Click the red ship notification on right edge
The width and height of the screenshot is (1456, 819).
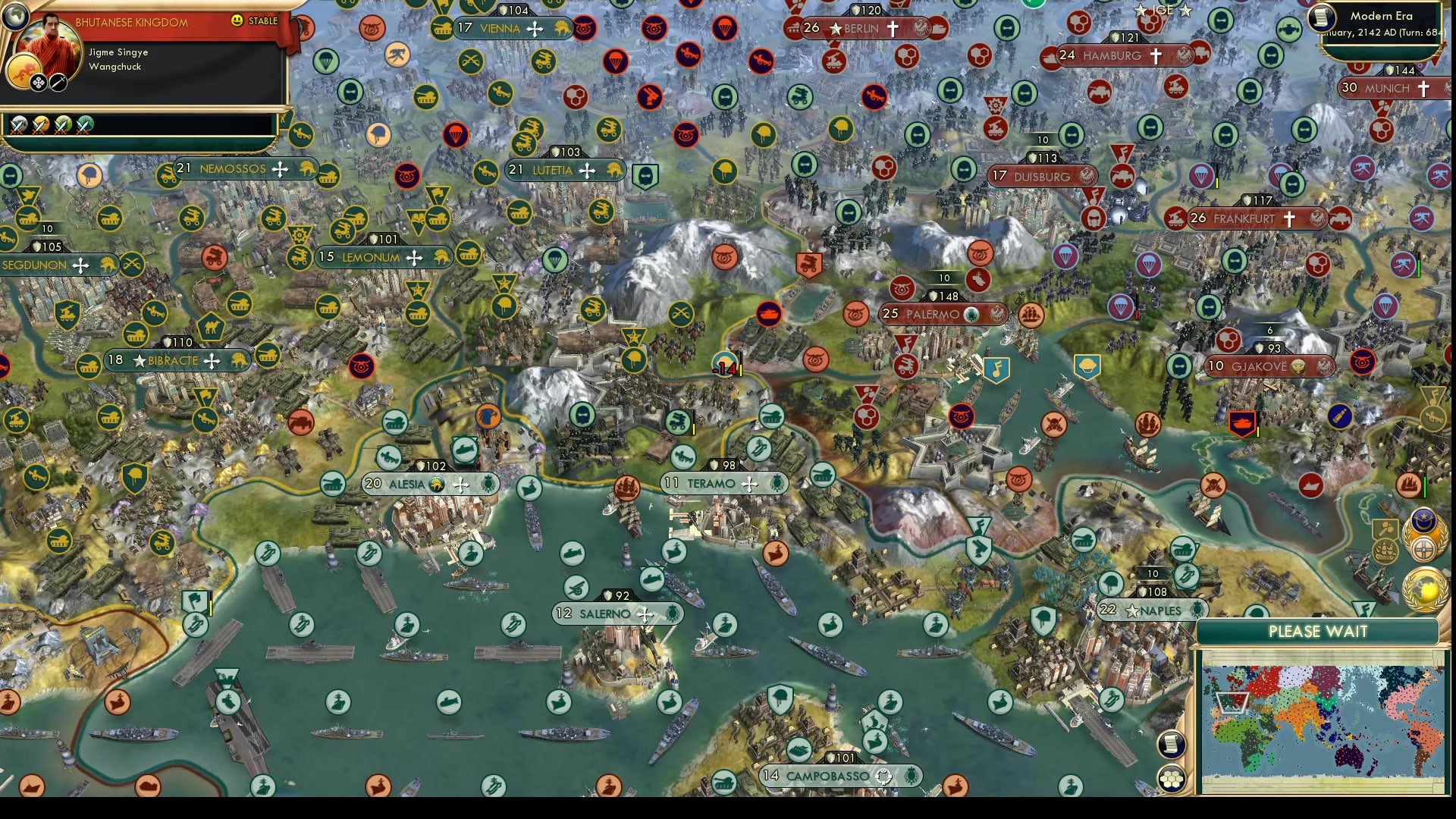1409,485
